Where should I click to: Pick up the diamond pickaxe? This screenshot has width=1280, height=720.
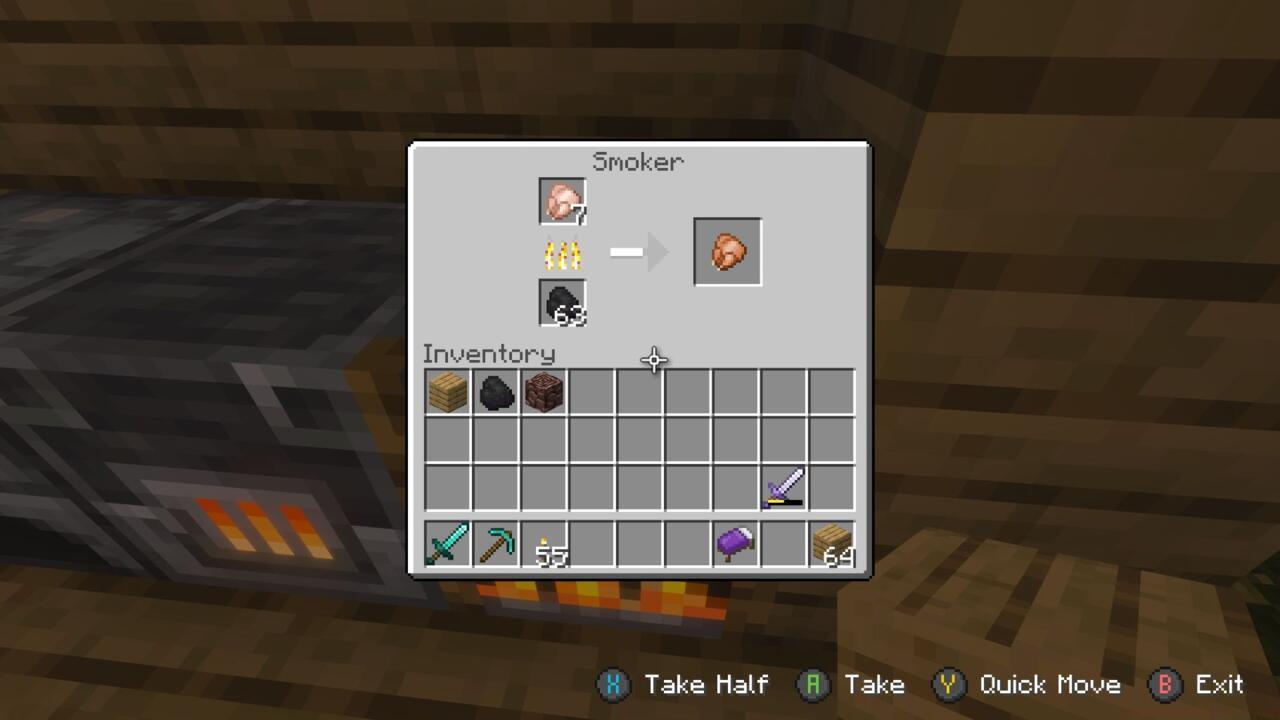[x=495, y=543]
